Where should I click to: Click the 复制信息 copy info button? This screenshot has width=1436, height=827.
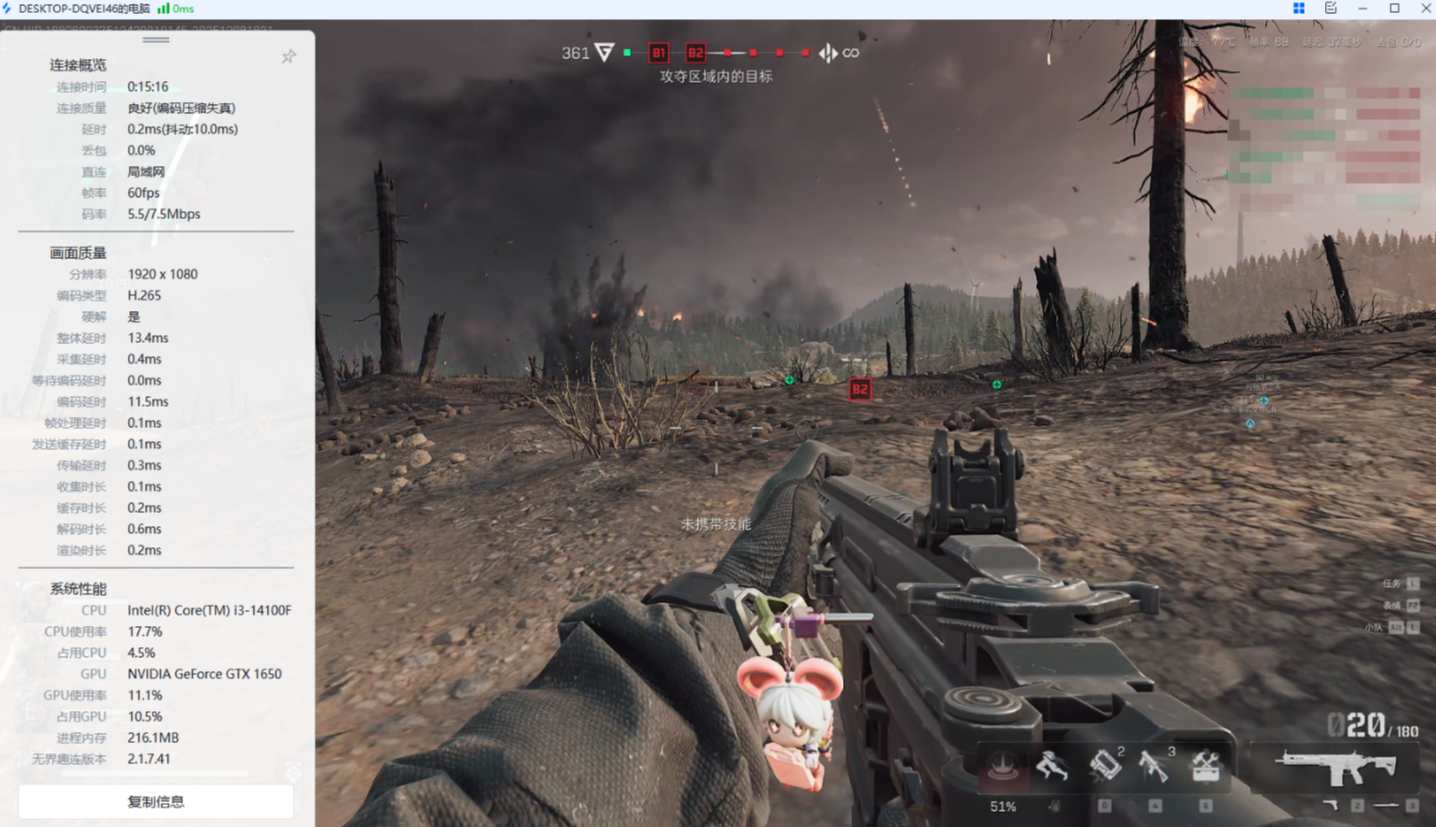pos(156,802)
